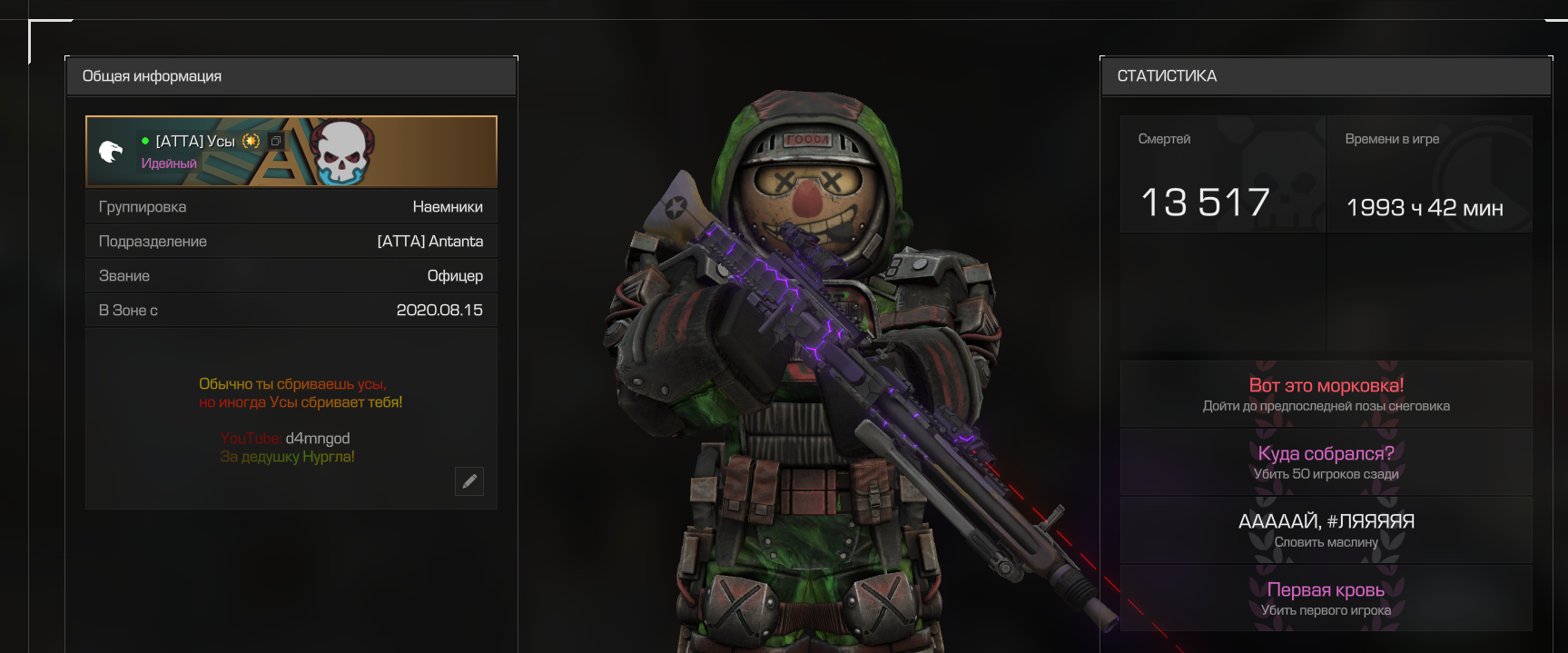
Task: Open the 'Вот это морковка!' achievement
Action: click(1326, 394)
